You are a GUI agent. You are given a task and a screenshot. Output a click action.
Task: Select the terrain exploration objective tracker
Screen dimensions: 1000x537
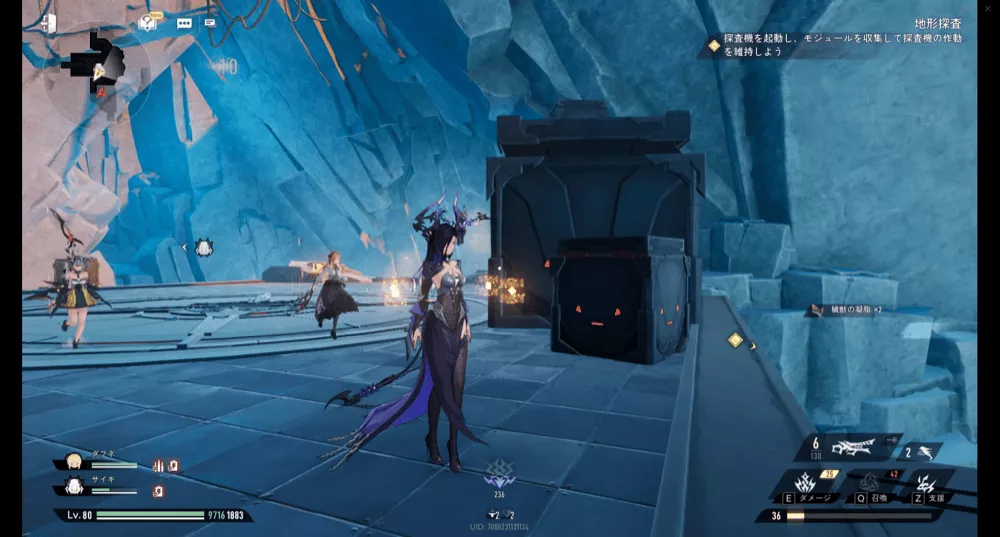coord(838,37)
